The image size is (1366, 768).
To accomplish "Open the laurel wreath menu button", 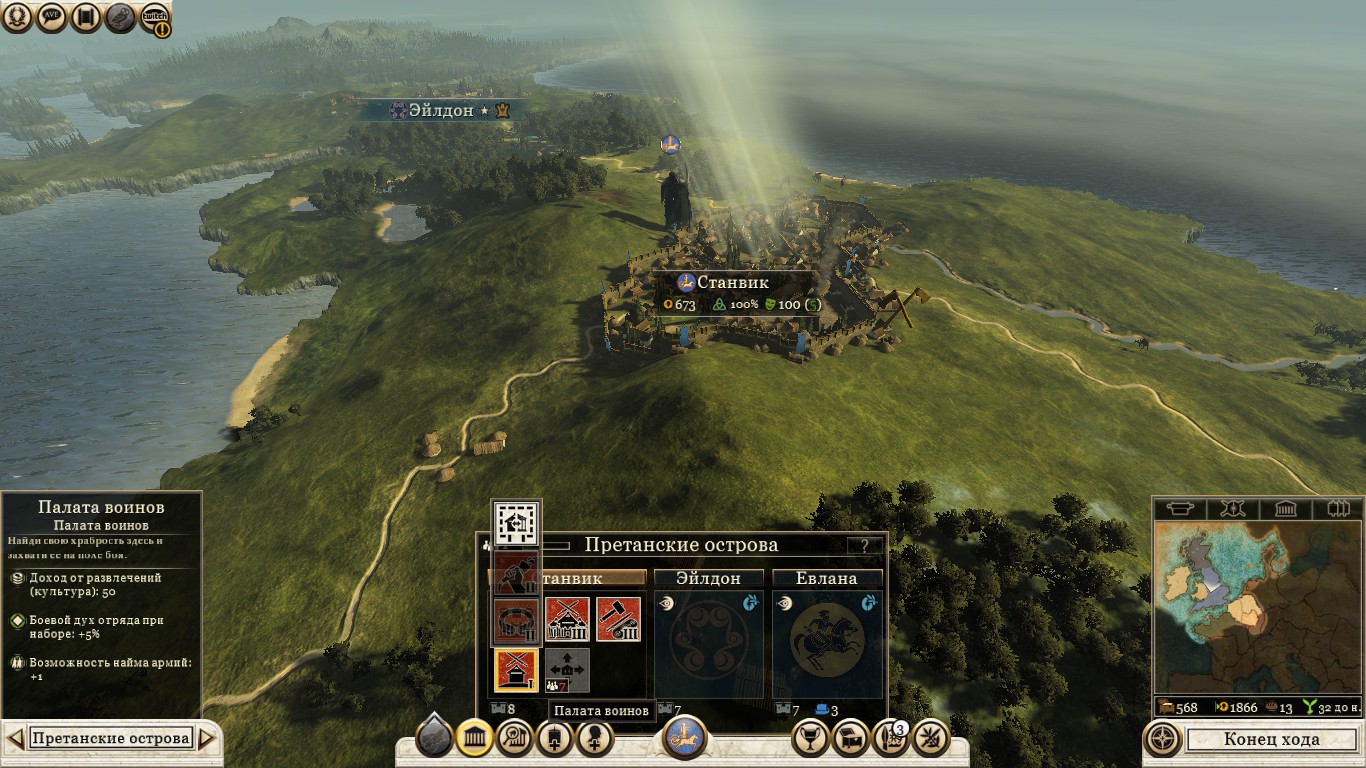I will (x=17, y=17).
